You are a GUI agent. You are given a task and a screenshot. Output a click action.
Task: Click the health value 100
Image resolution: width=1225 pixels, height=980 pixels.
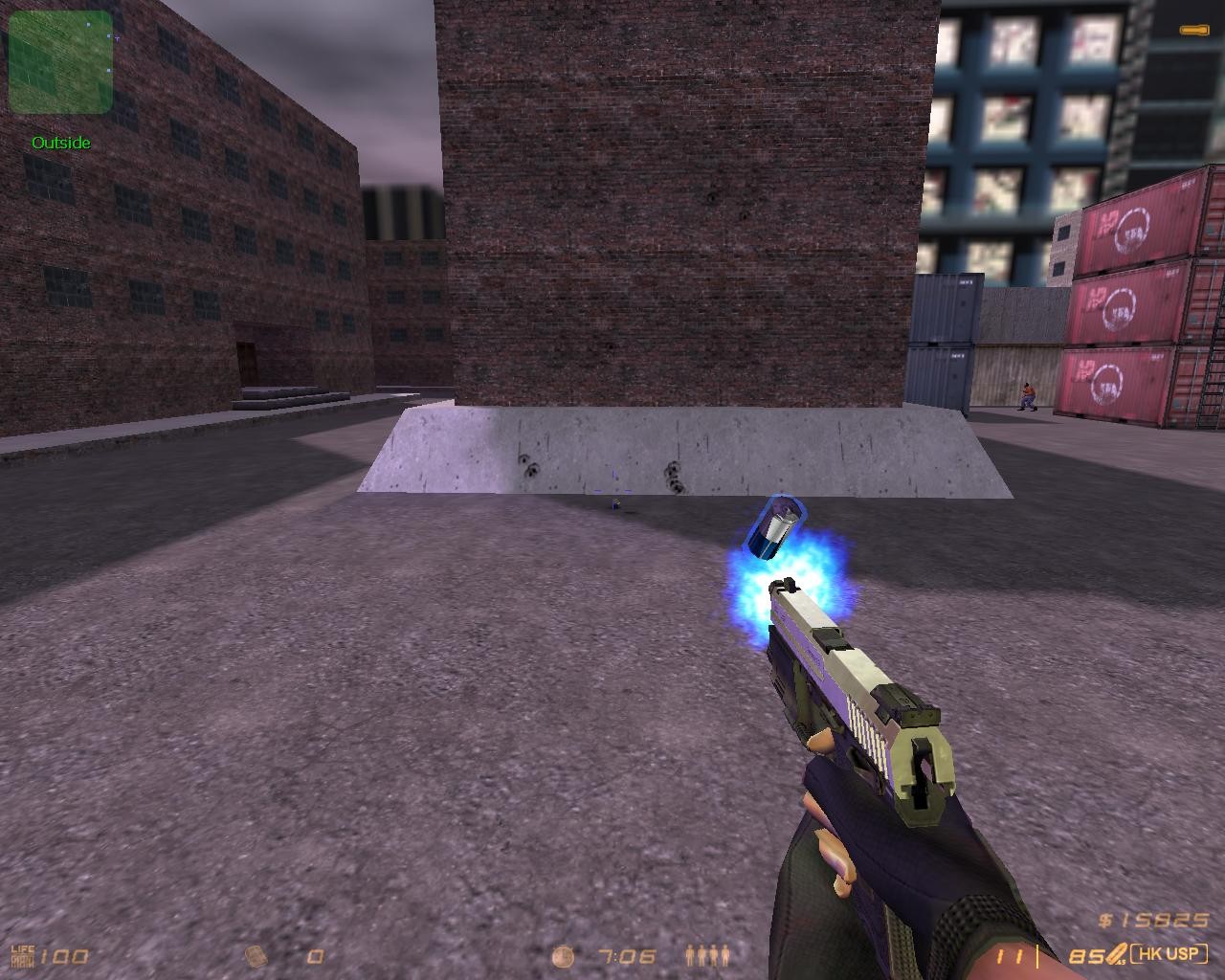pos(63,956)
